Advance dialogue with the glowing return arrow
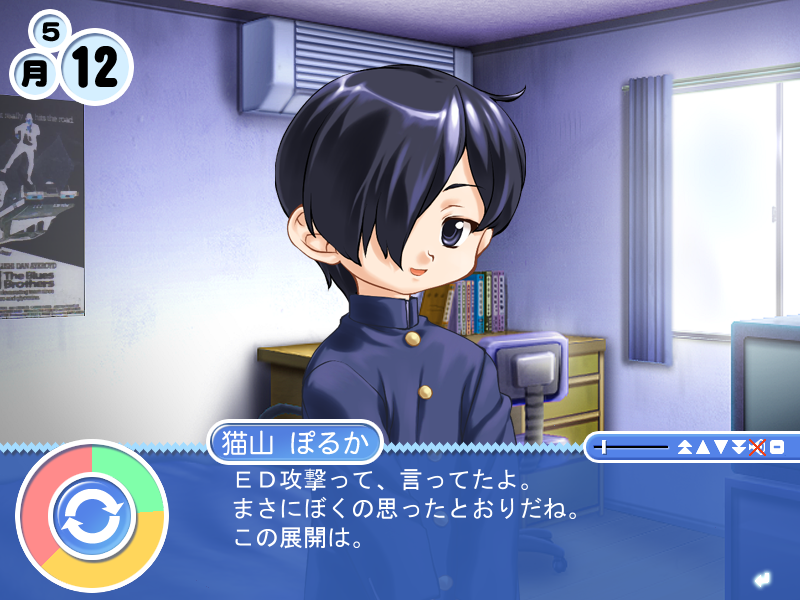 coord(762,579)
